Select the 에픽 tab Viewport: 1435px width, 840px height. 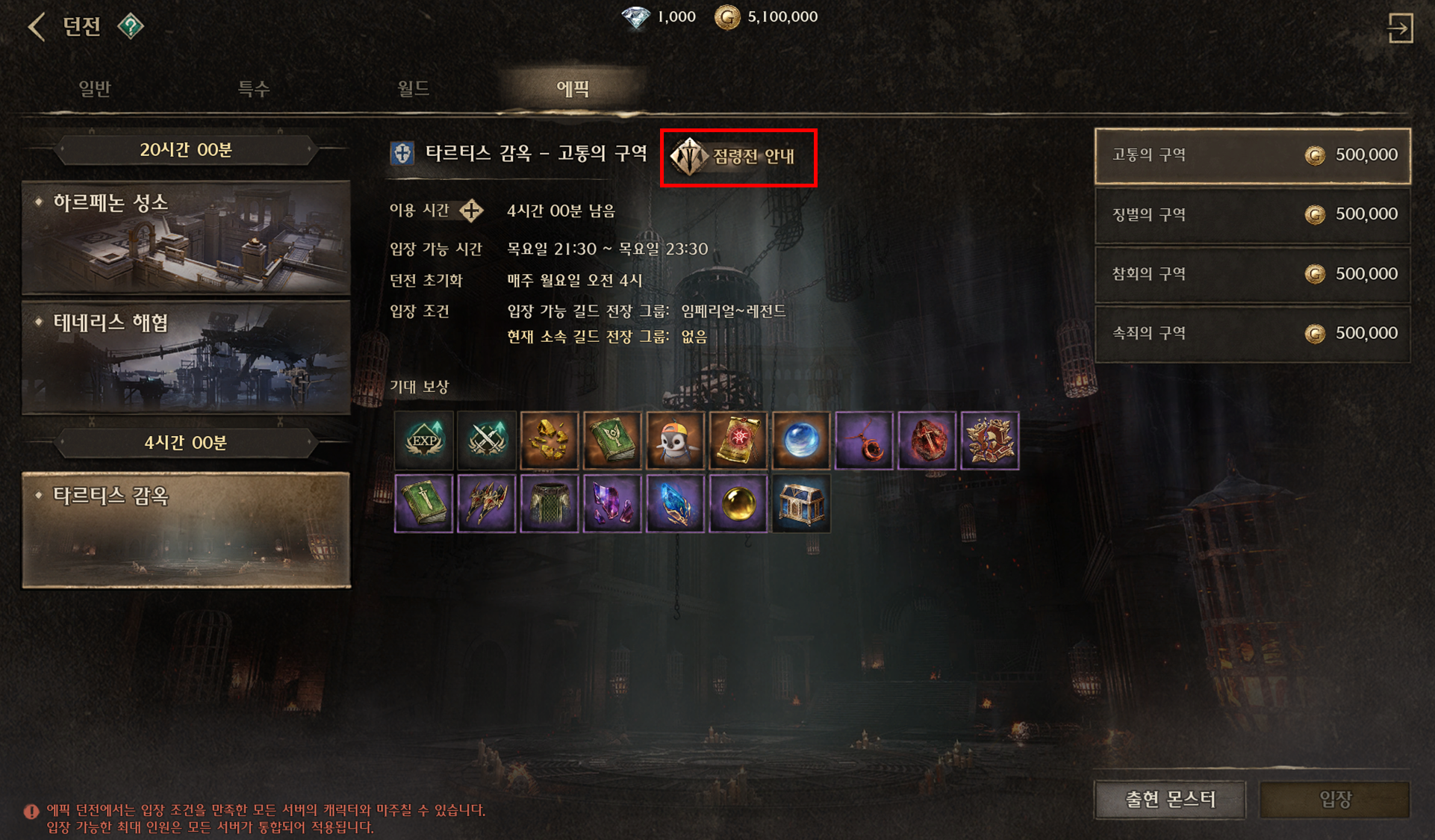coord(573,89)
